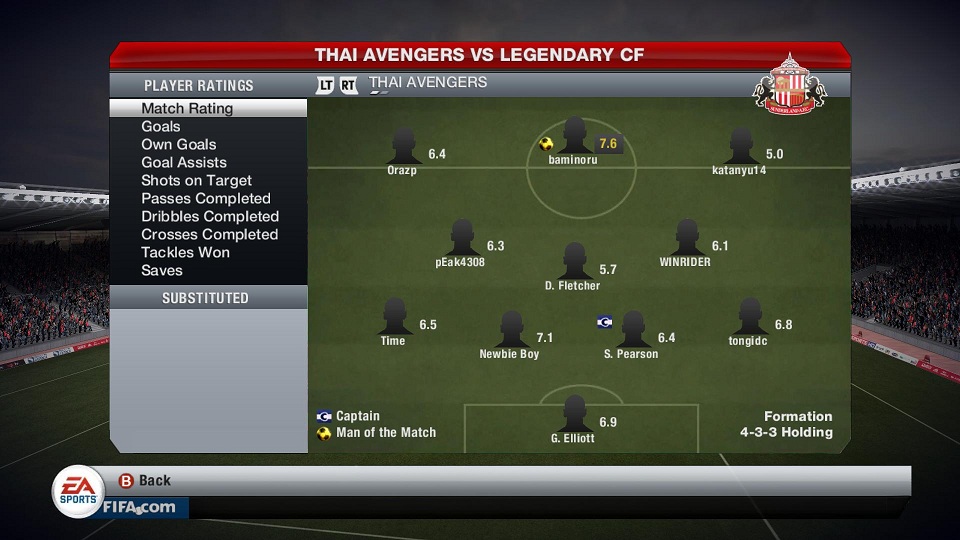The image size is (960, 540).
Task: Click the FIFA.com link
Action: pyautogui.click(x=138, y=507)
